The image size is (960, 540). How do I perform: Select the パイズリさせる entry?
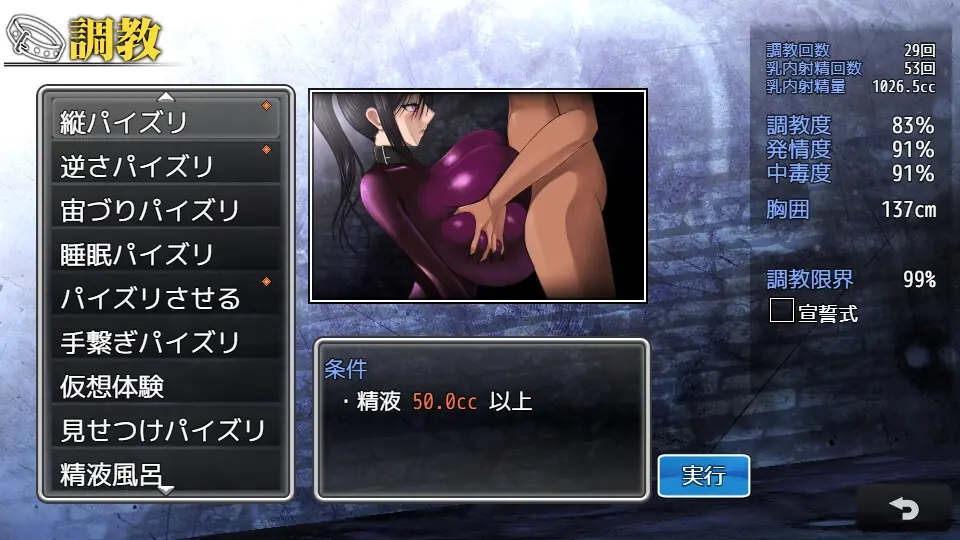coord(165,298)
